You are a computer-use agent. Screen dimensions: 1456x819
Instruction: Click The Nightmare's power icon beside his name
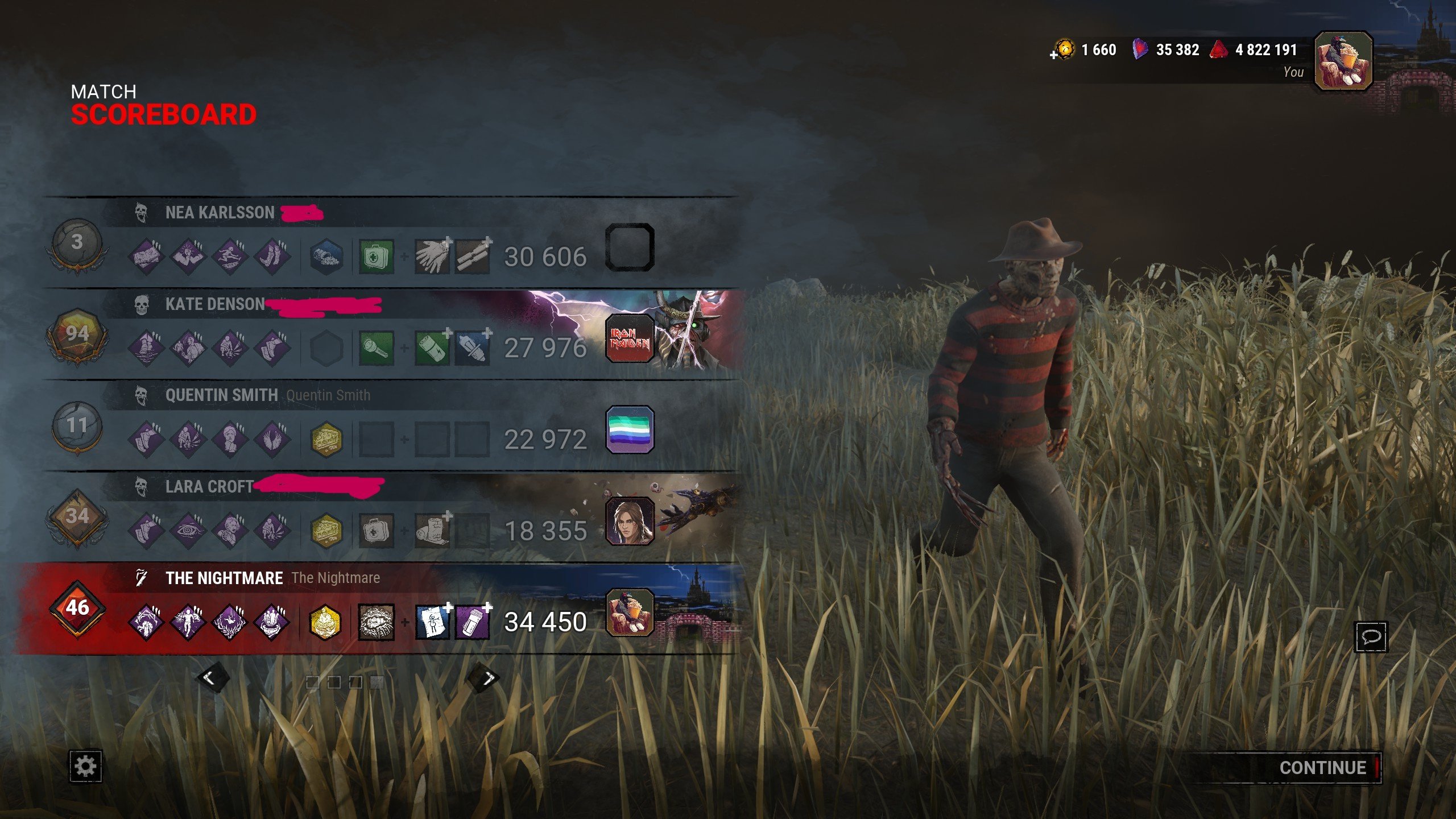click(140, 577)
